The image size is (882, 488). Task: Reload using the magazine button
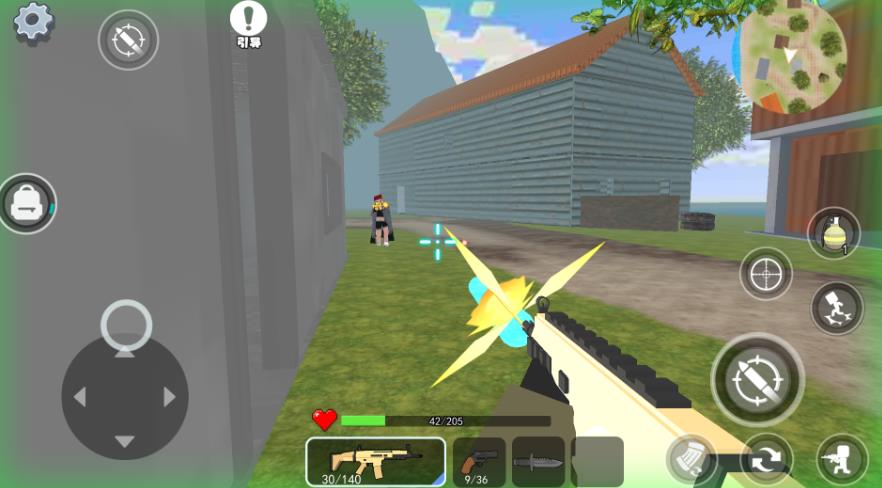click(x=691, y=459)
